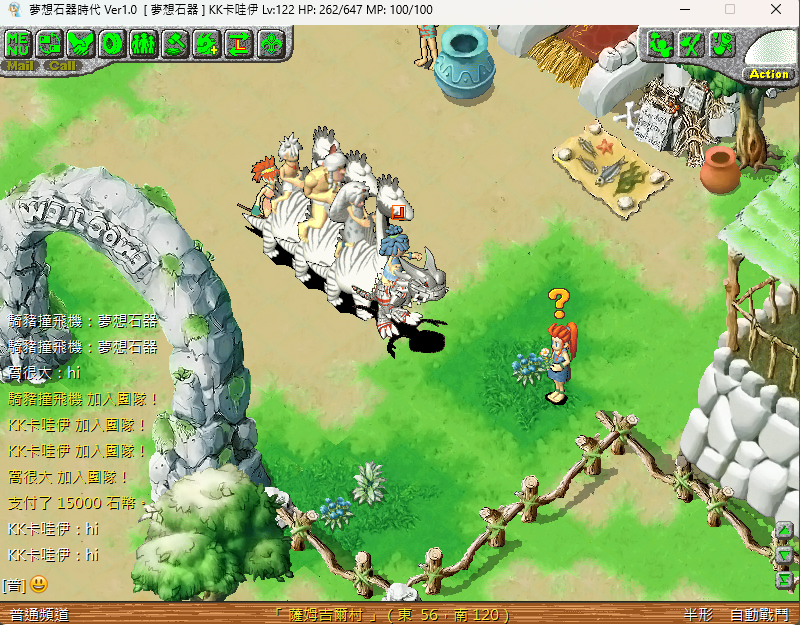
Task: Select the crossed weapons battle icon
Action: point(690,44)
